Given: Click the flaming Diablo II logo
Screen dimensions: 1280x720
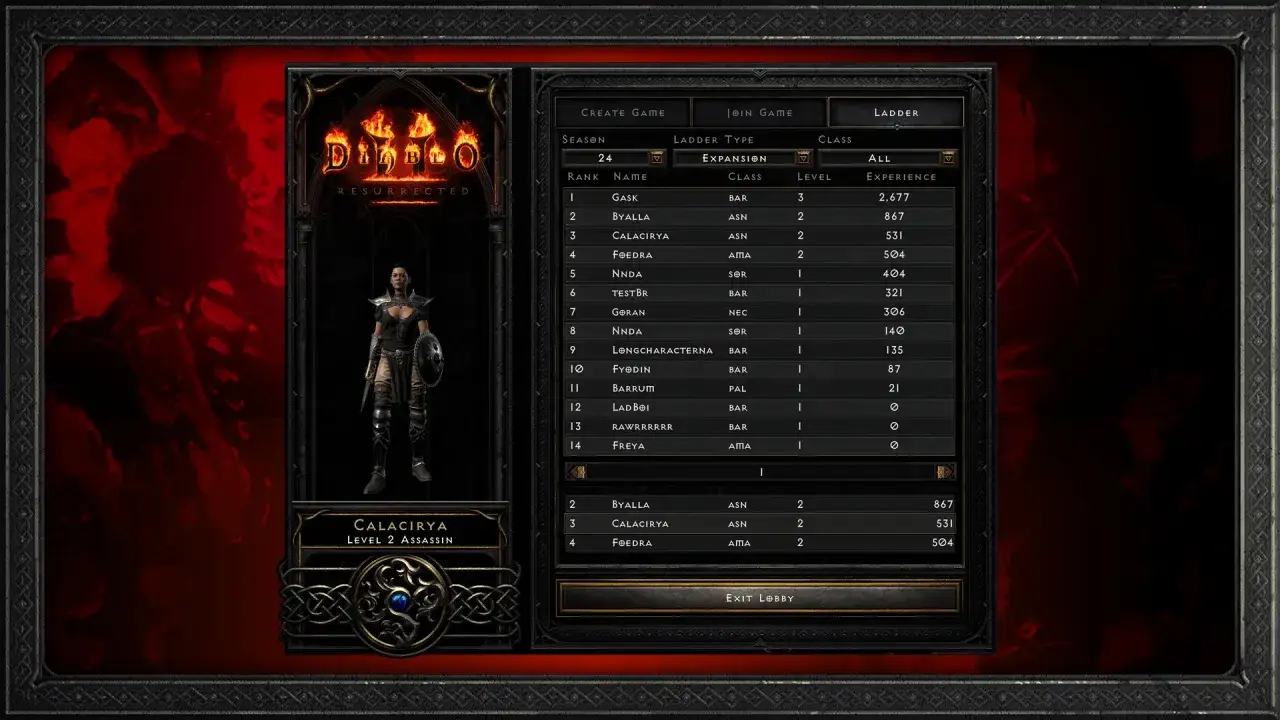Looking at the screenshot, I should [399, 150].
